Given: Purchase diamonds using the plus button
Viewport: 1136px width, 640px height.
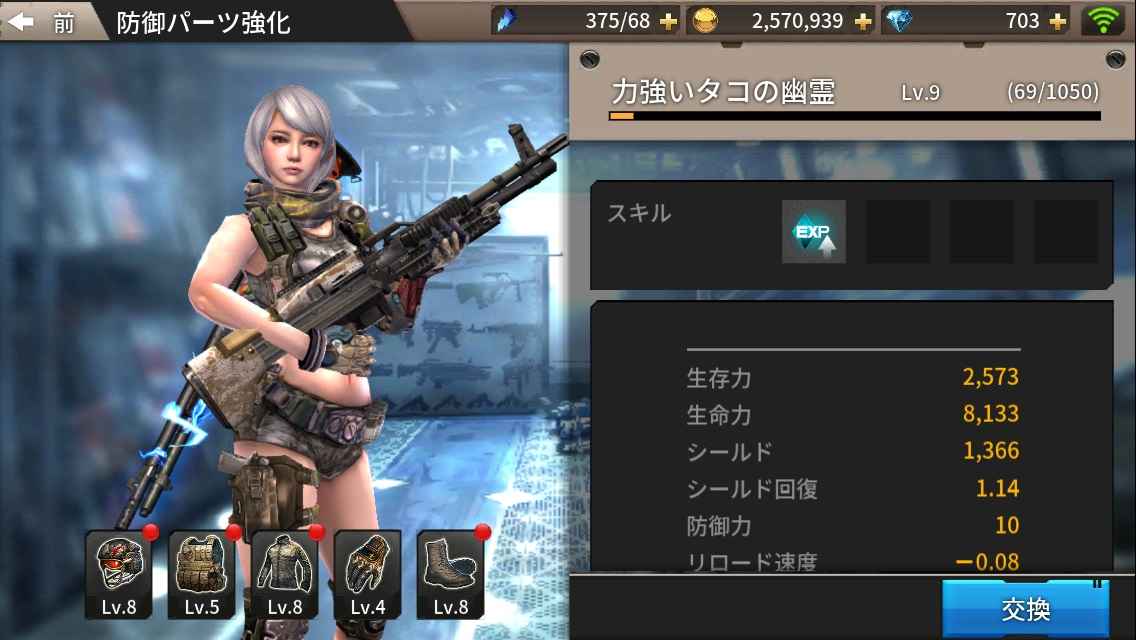Looking at the screenshot, I should pyautogui.click(x=1056, y=21).
